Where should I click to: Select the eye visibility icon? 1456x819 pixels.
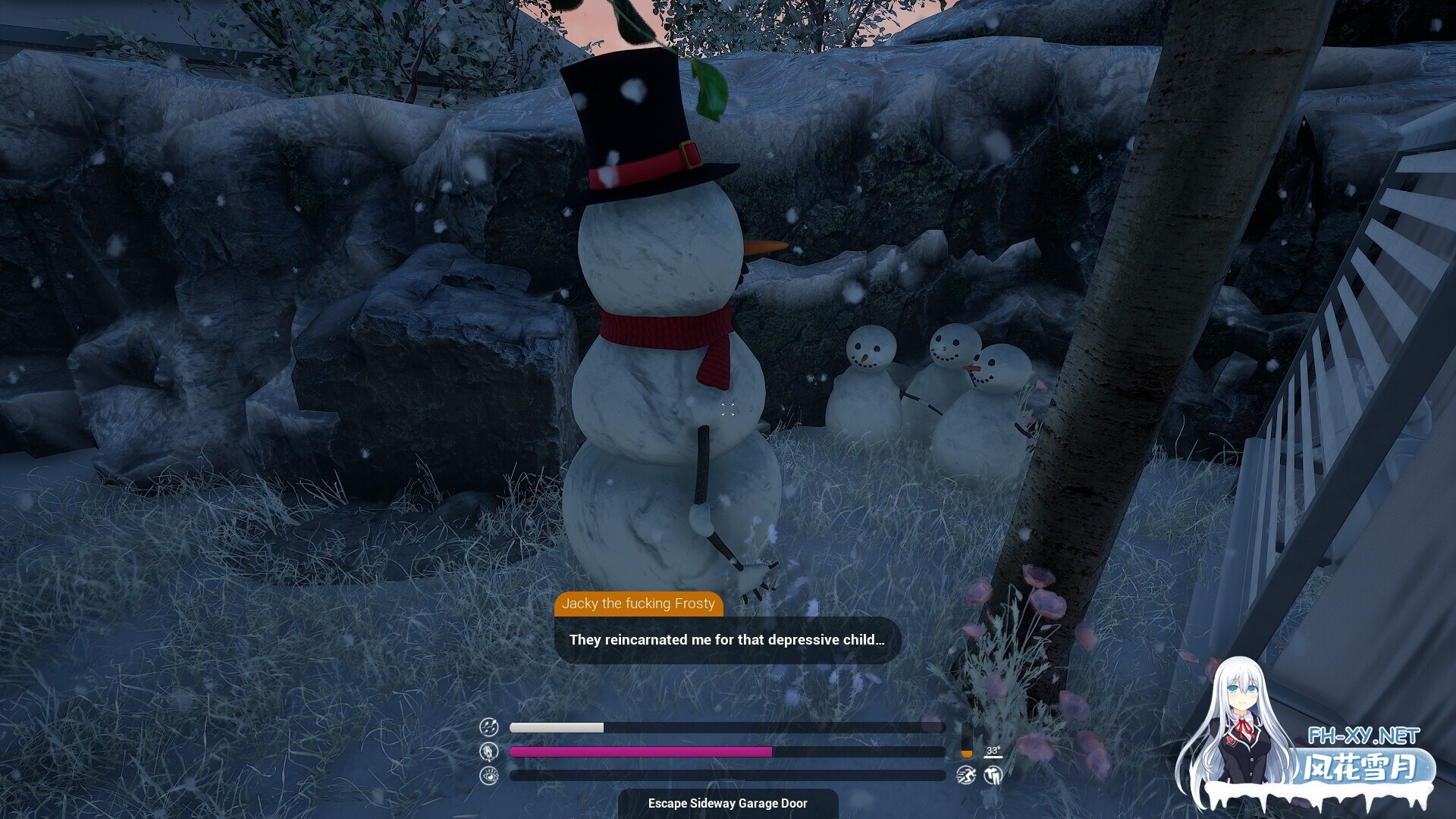pyautogui.click(x=489, y=775)
